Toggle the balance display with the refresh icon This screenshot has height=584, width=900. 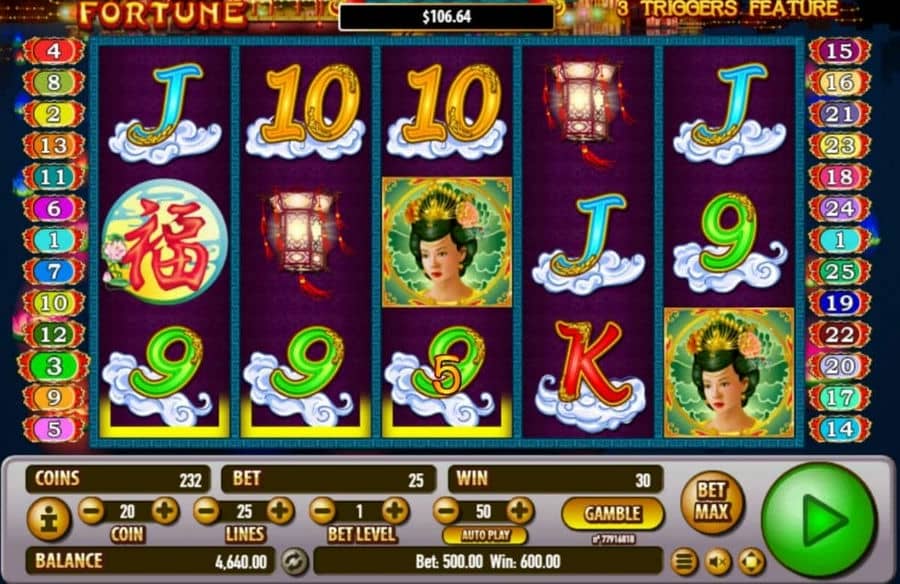tap(293, 560)
